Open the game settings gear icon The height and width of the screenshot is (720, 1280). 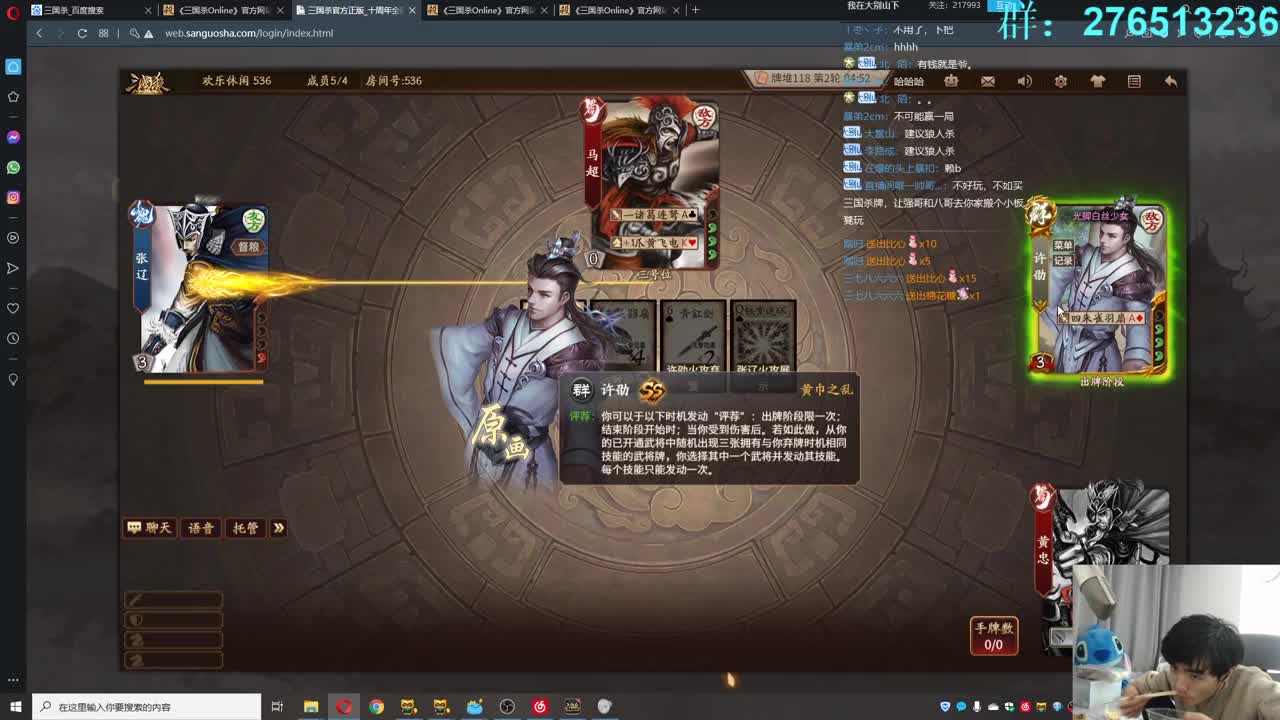coord(1060,81)
